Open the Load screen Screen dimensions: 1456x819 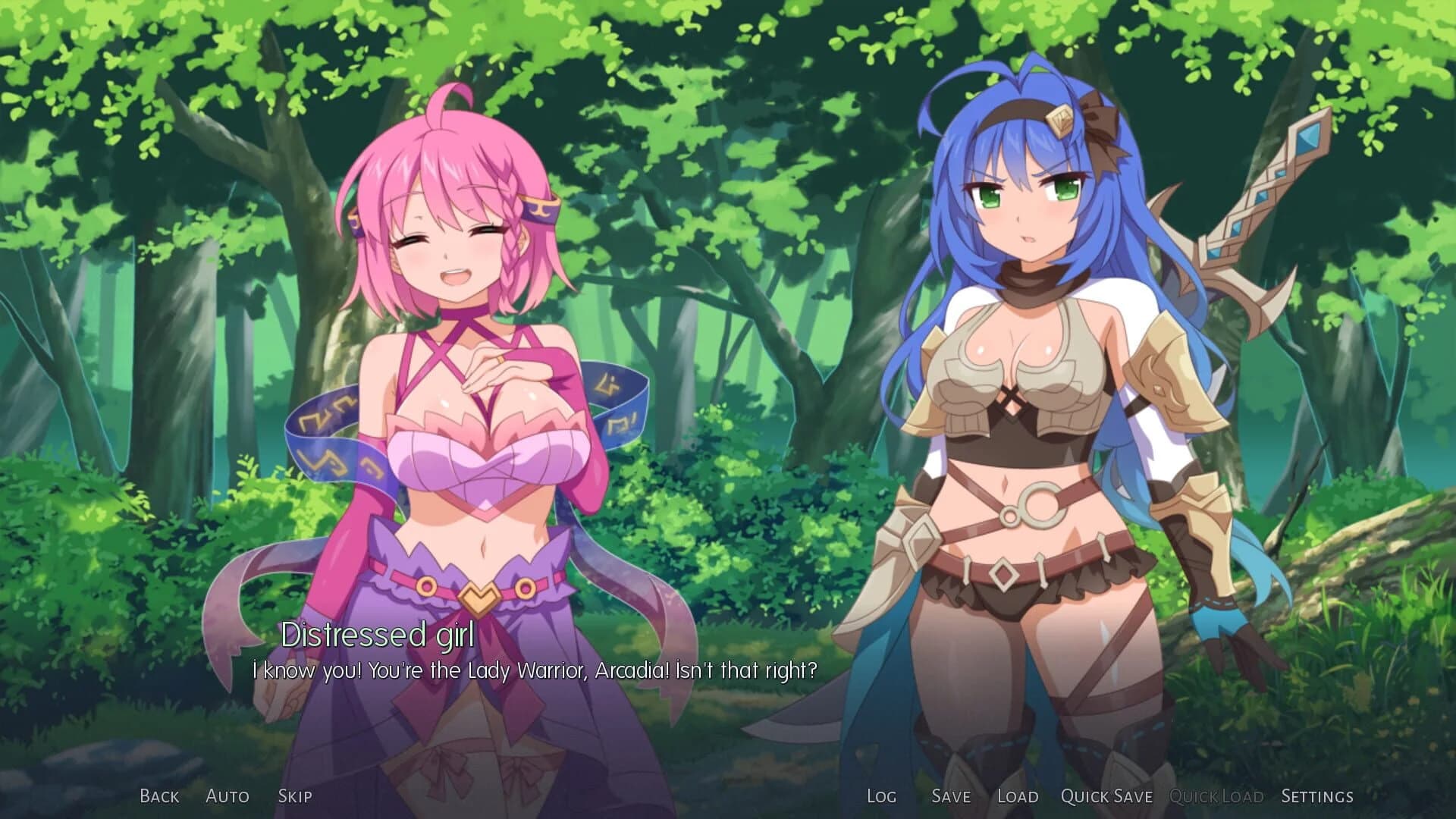(x=1019, y=796)
